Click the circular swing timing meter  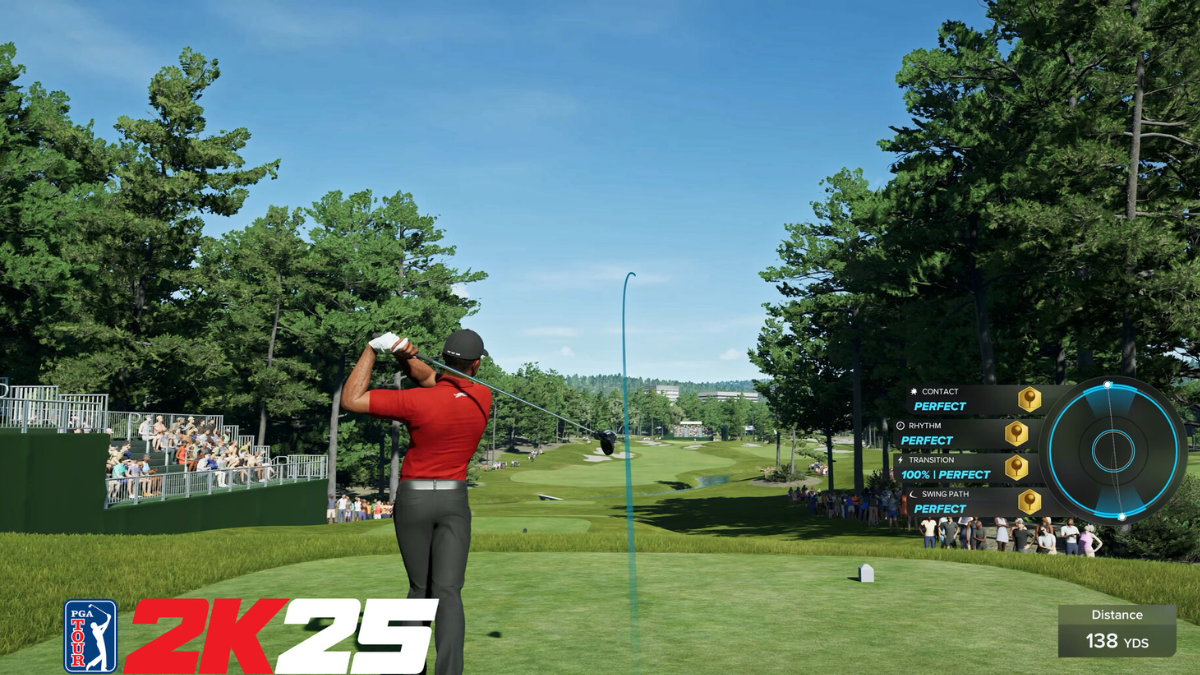(1113, 450)
